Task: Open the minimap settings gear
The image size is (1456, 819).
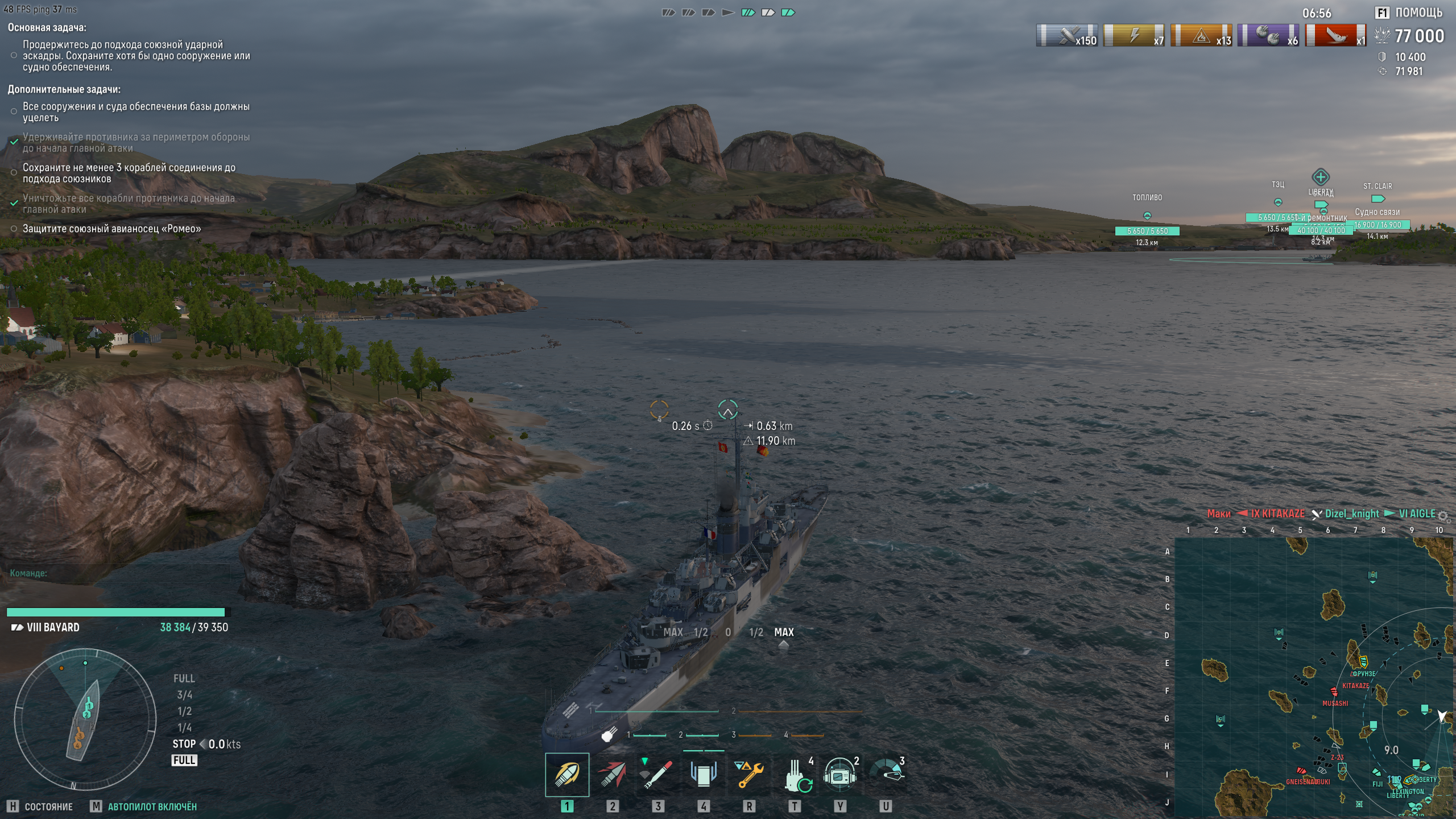Action: pos(1443,516)
